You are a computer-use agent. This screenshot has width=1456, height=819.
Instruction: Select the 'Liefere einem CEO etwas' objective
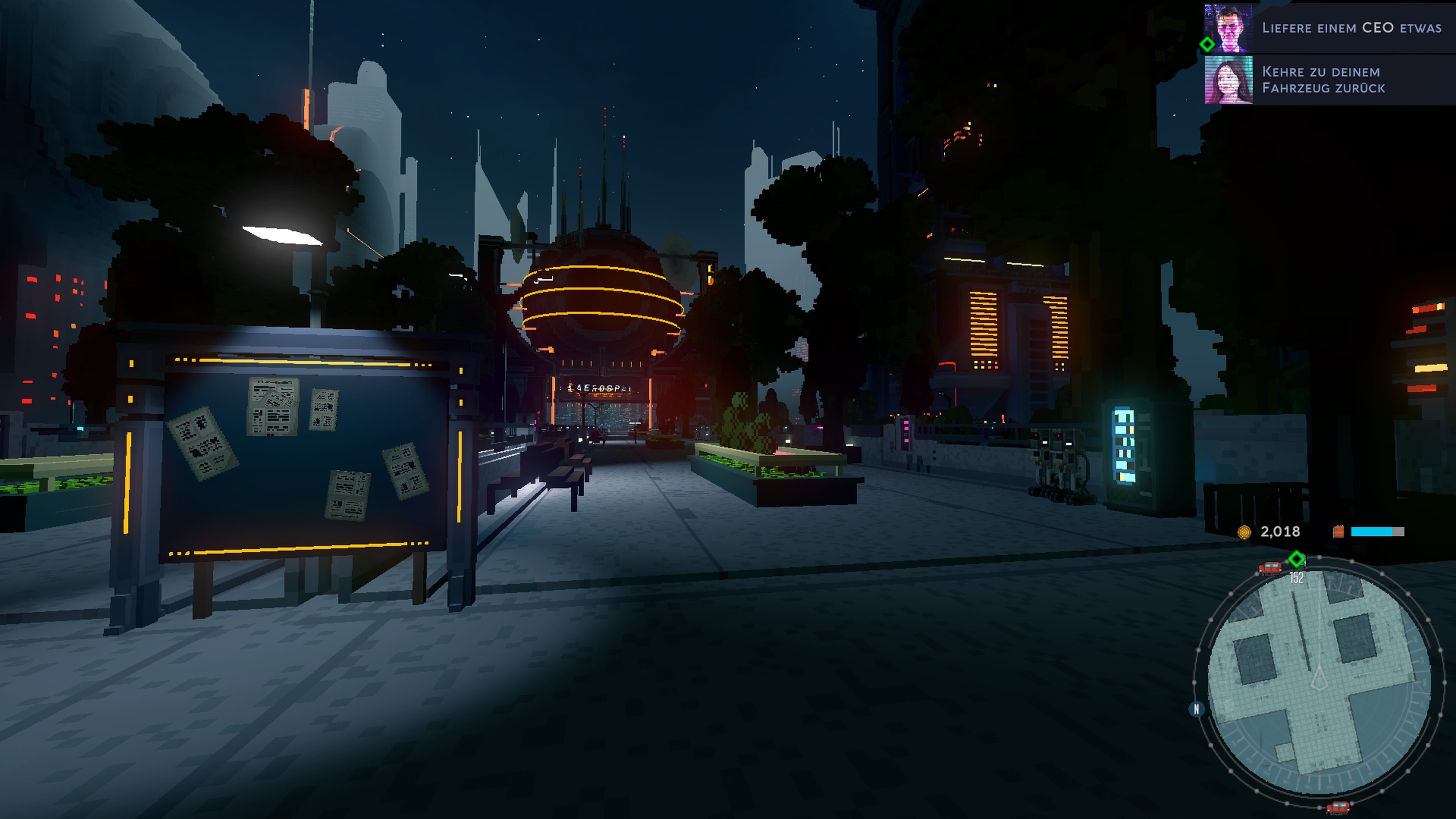tap(1351, 28)
